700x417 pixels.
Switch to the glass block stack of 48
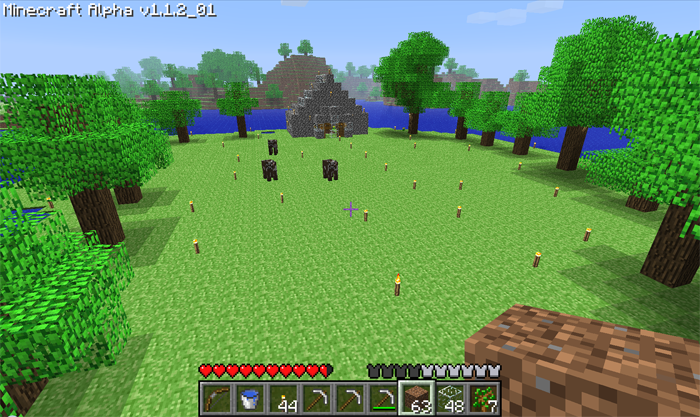(450, 398)
